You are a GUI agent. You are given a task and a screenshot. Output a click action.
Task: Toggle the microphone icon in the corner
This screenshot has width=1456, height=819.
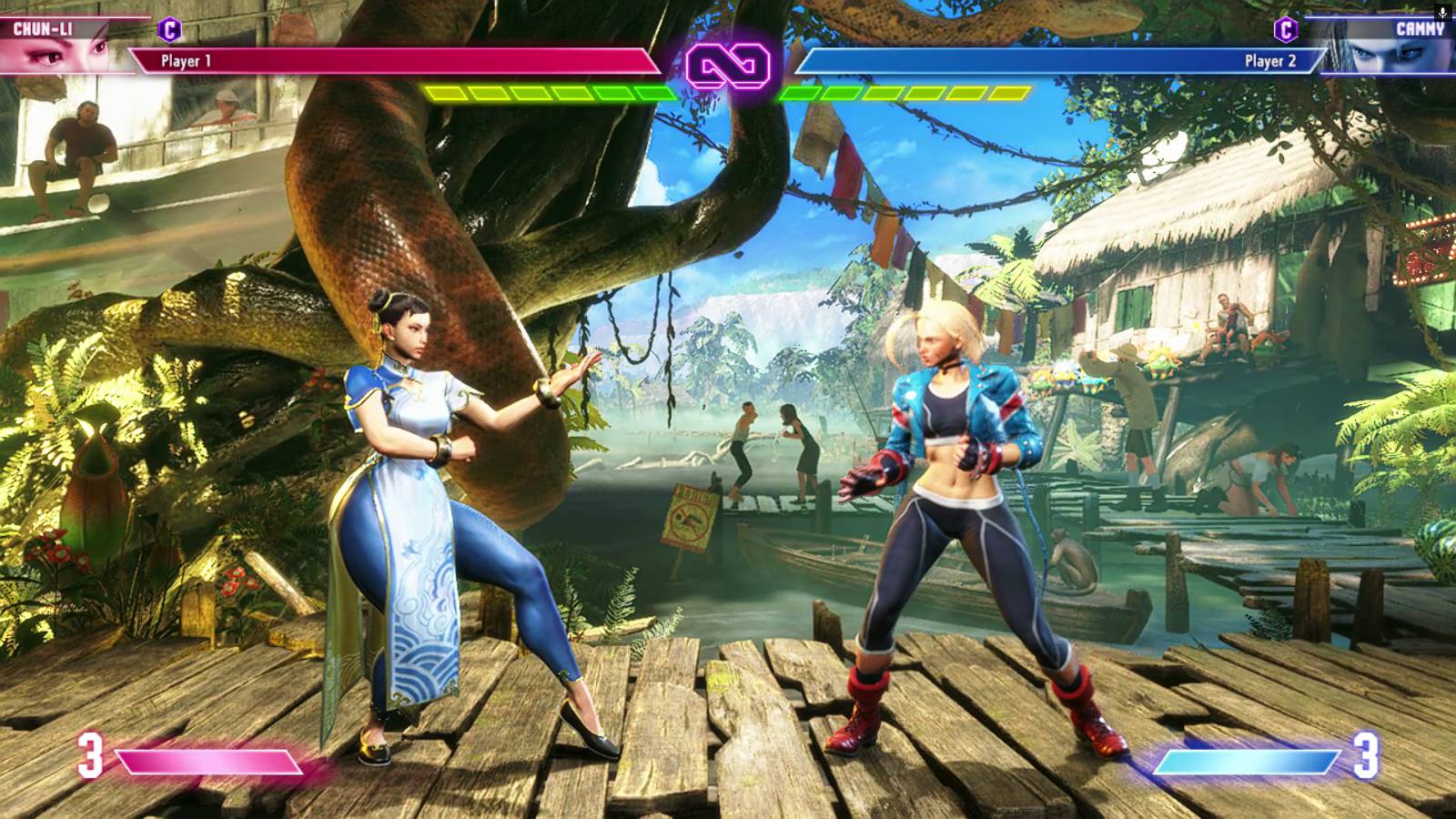pyautogui.click(x=1442, y=12)
